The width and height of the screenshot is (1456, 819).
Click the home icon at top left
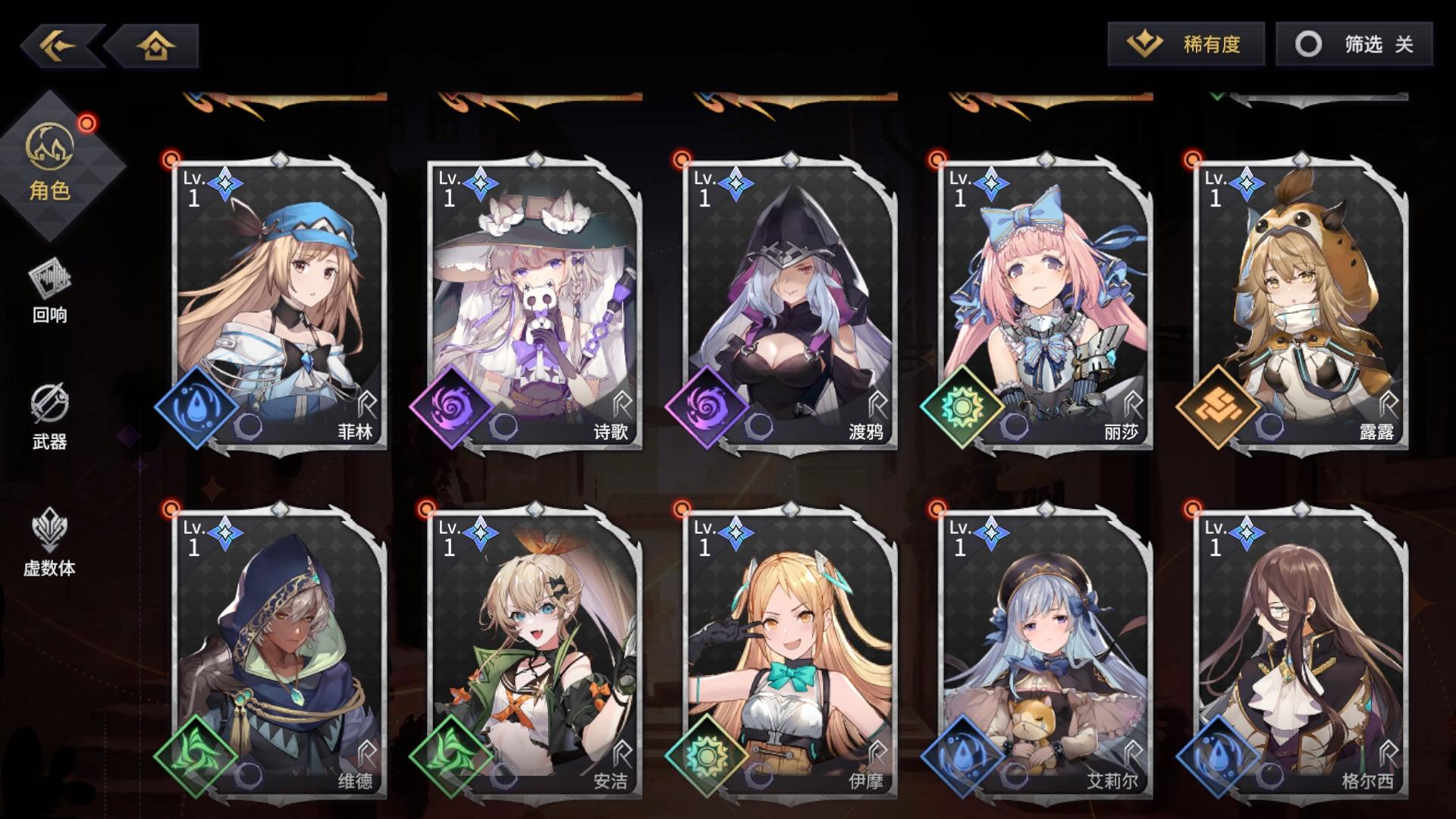point(155,47)
